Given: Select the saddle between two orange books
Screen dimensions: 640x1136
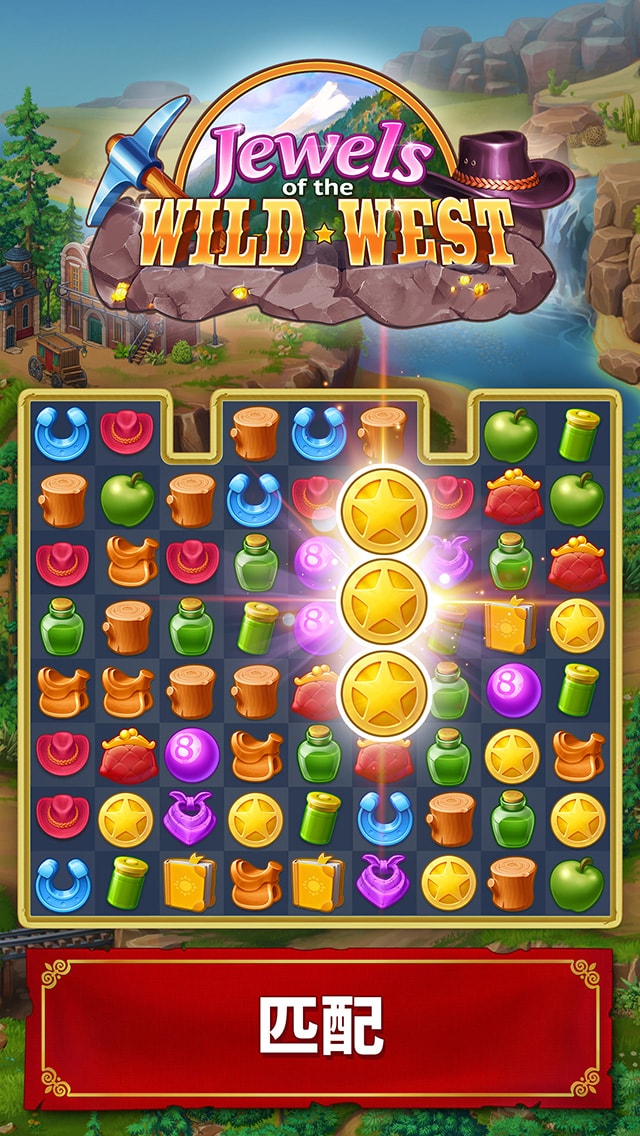Looking at the screenshot, I should (x=255, y=883).
